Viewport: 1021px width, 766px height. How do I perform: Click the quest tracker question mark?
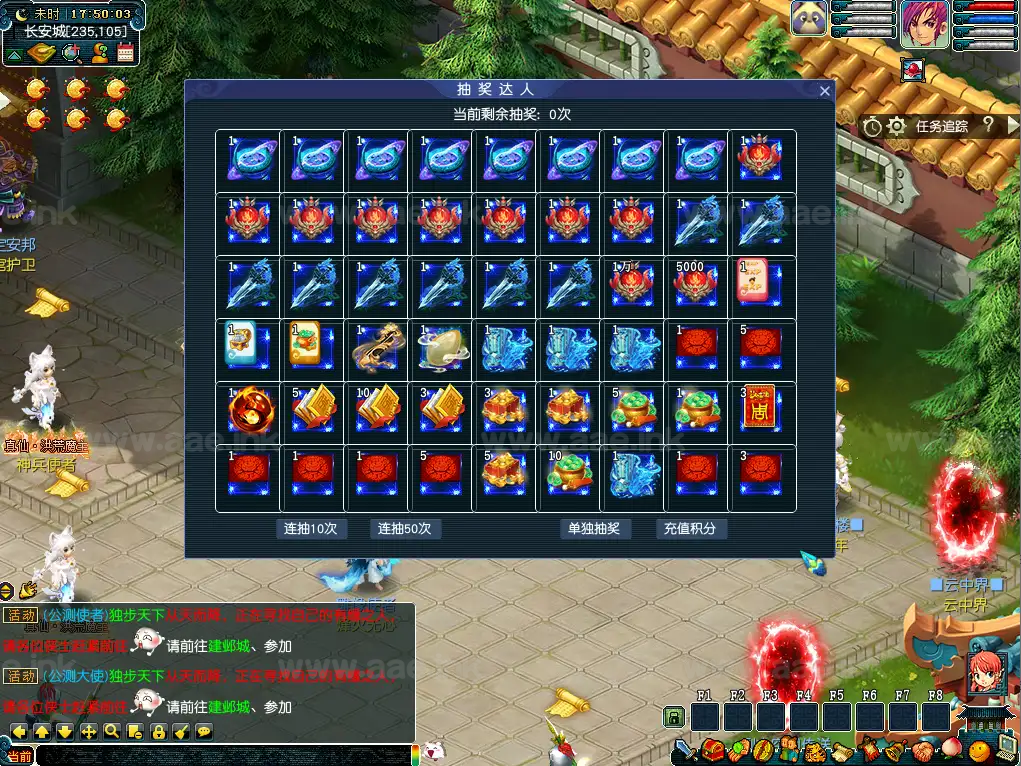[988, 125]
